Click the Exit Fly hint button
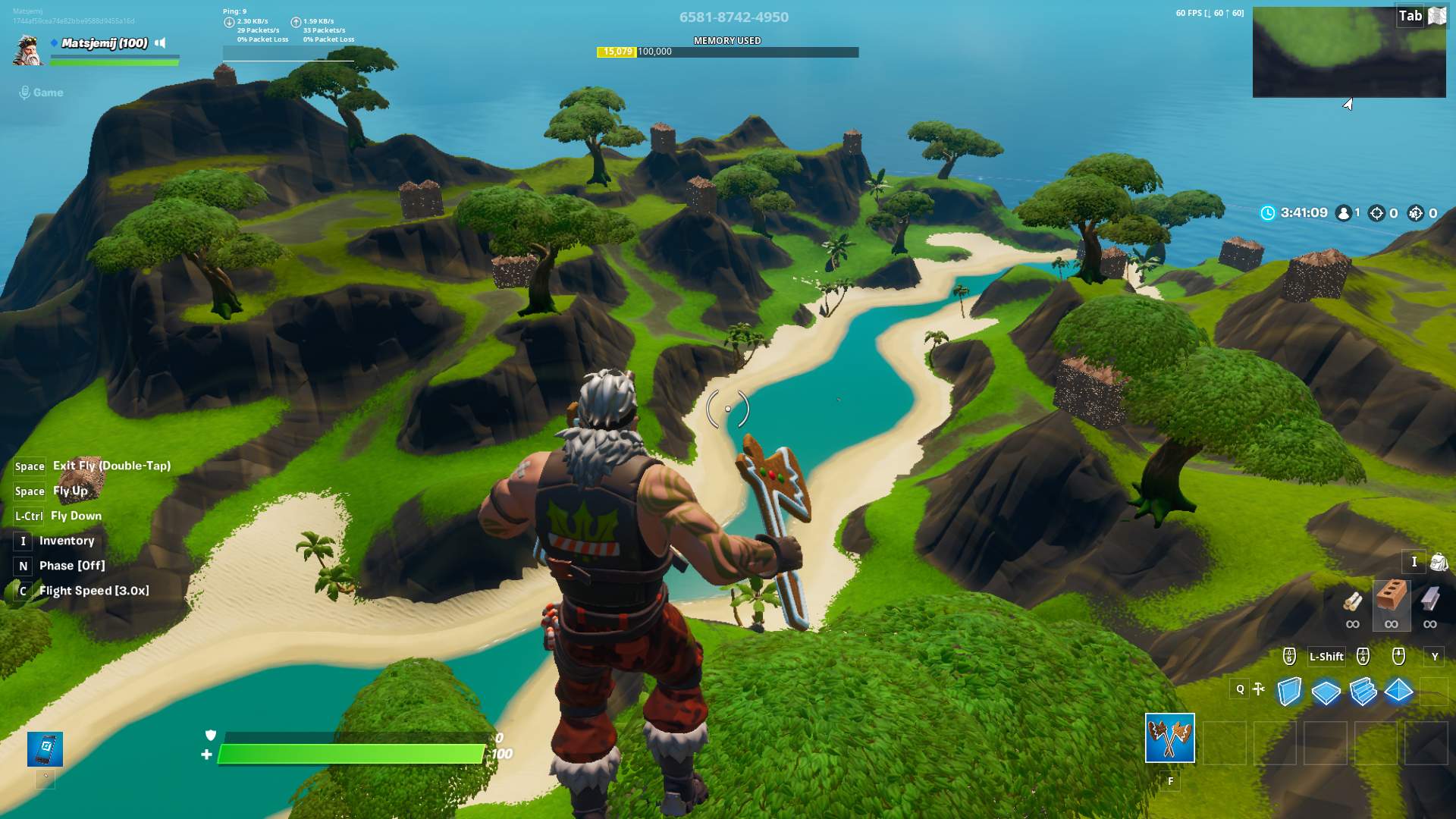This screenshot has width=1456, height=819. tap(111, 466)
